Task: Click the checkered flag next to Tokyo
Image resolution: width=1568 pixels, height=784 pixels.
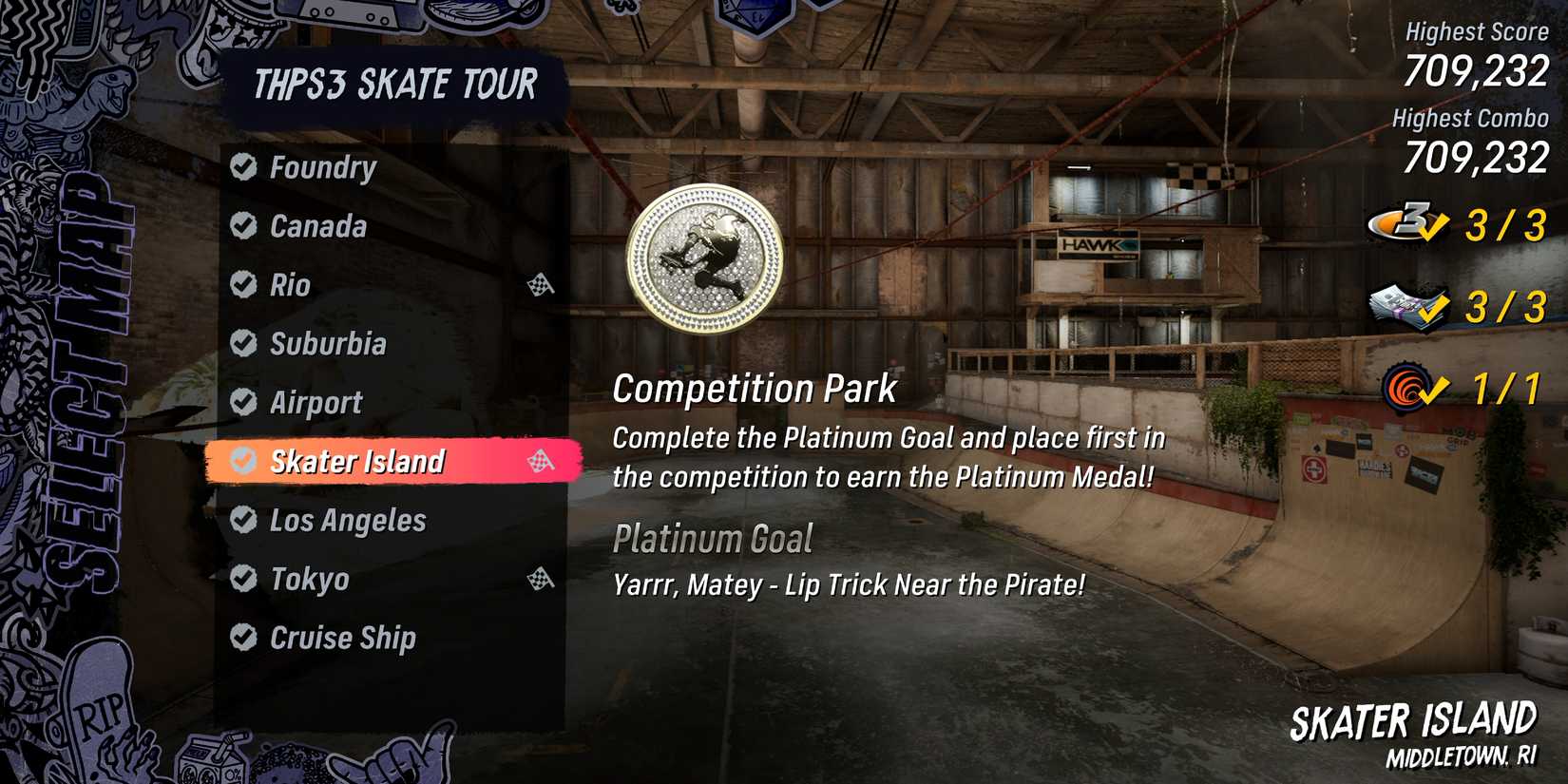Action: pyautogui.click(x=542, y=577)
